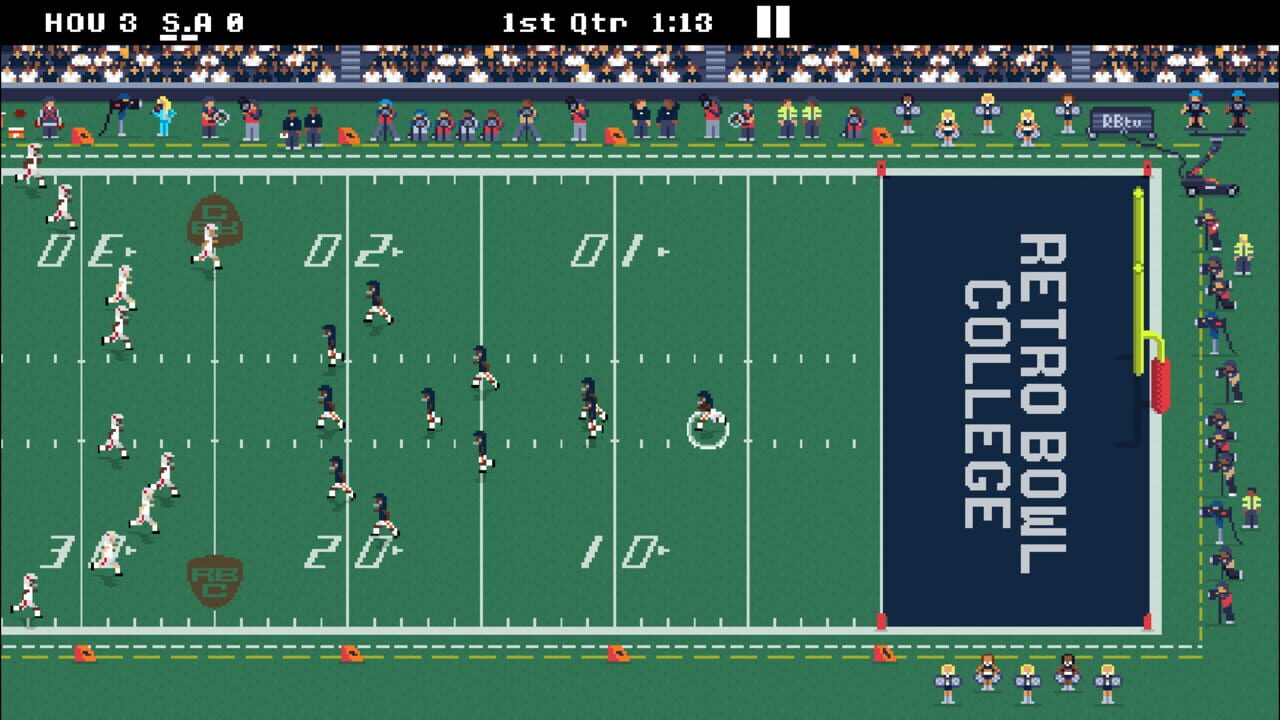Toggle pause via the pause bars at top
The width and height of the screenshot is (1280, 720).
pos(773,19)
